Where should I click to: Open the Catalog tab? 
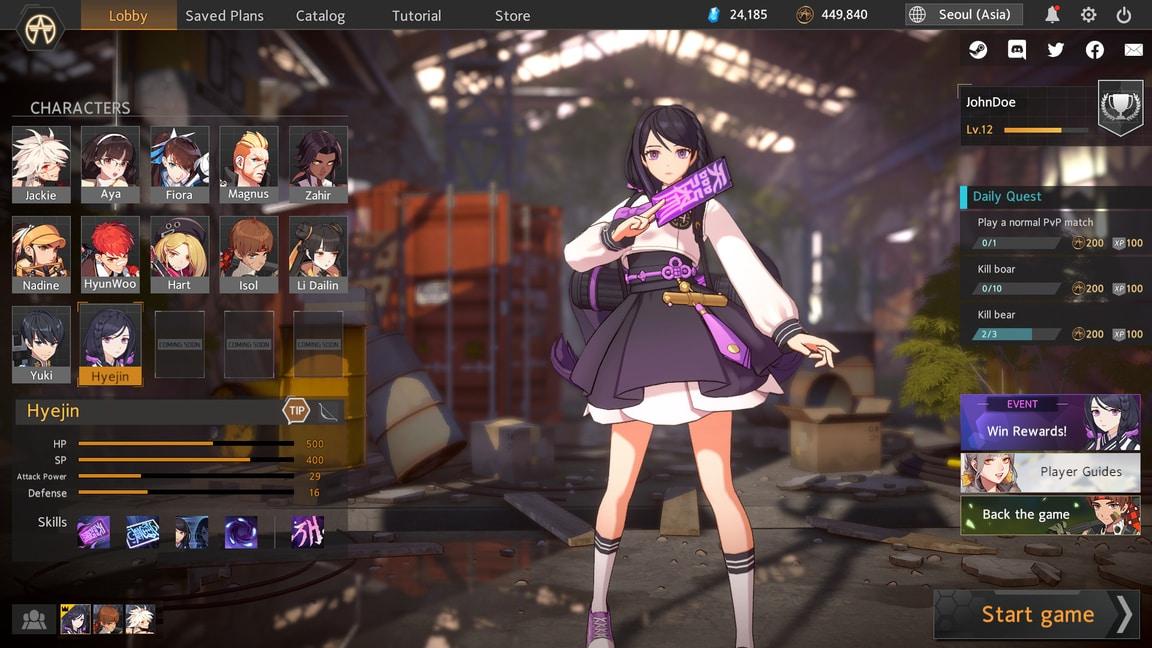320,15
